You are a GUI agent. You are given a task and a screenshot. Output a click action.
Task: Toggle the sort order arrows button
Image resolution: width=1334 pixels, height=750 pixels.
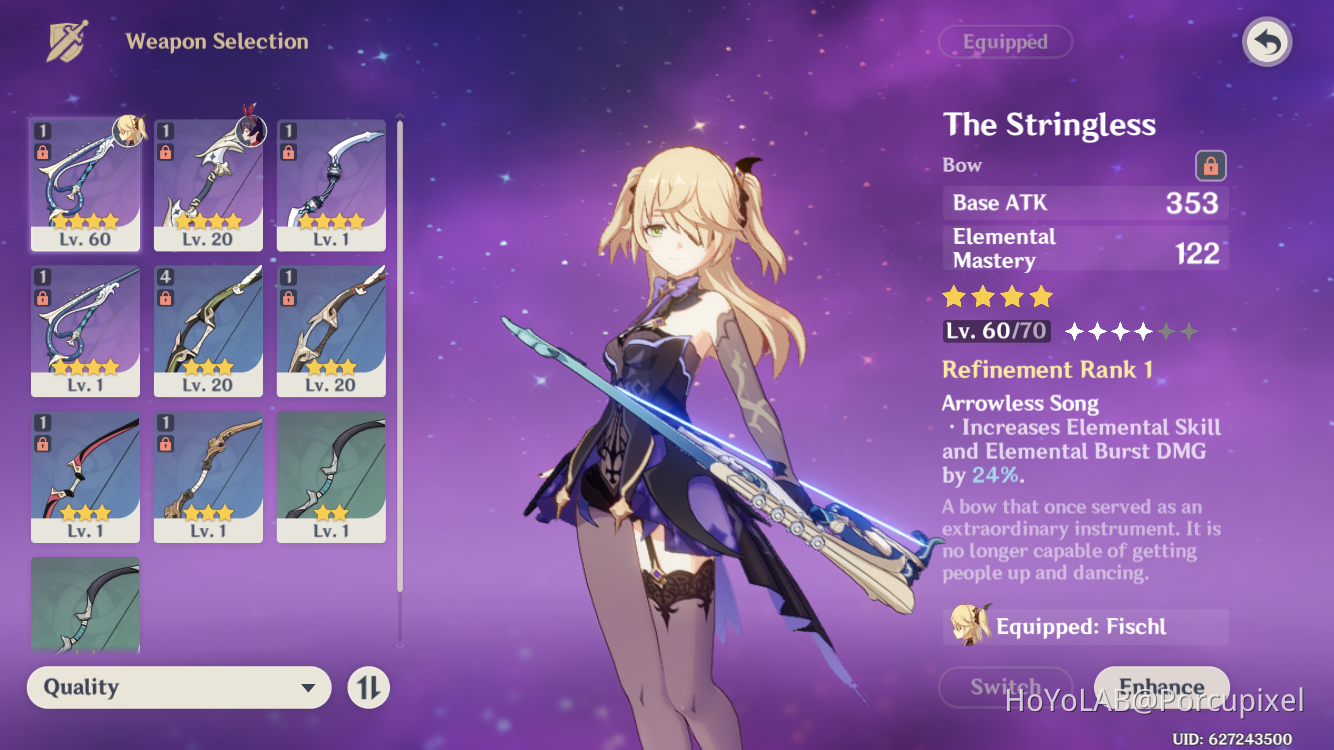(x=368, y=687)
